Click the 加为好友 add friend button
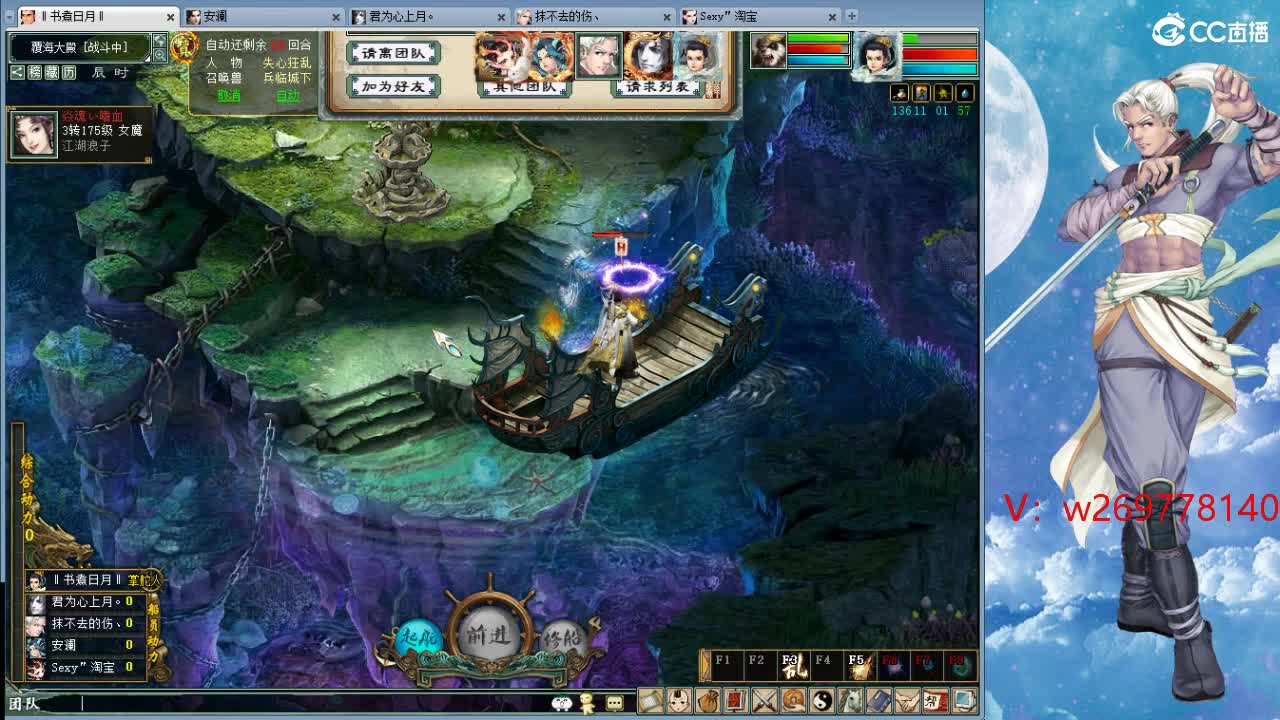Viewport: 1280px width, 720px height. click(393, 87)
